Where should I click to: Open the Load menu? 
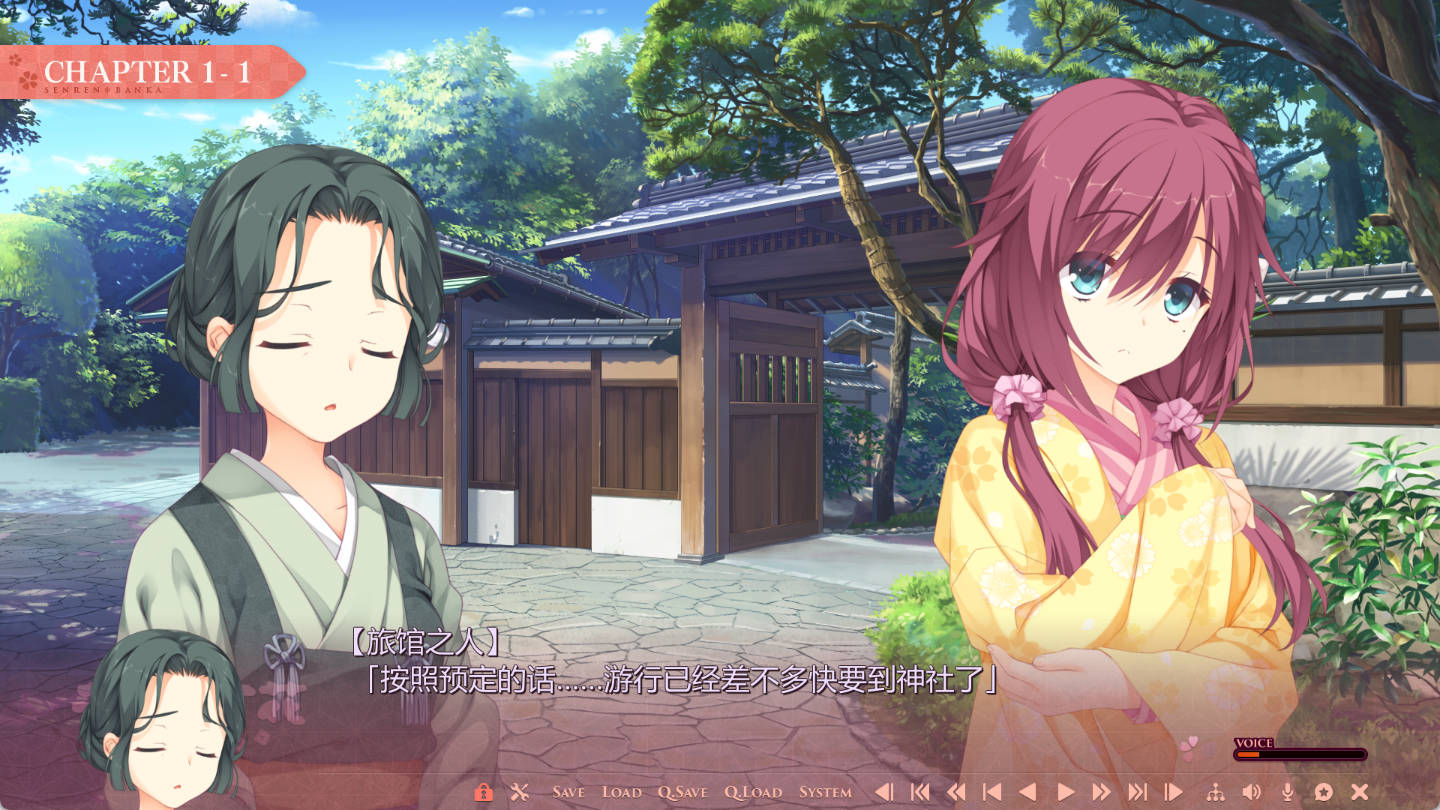click(x=621, y=792)
